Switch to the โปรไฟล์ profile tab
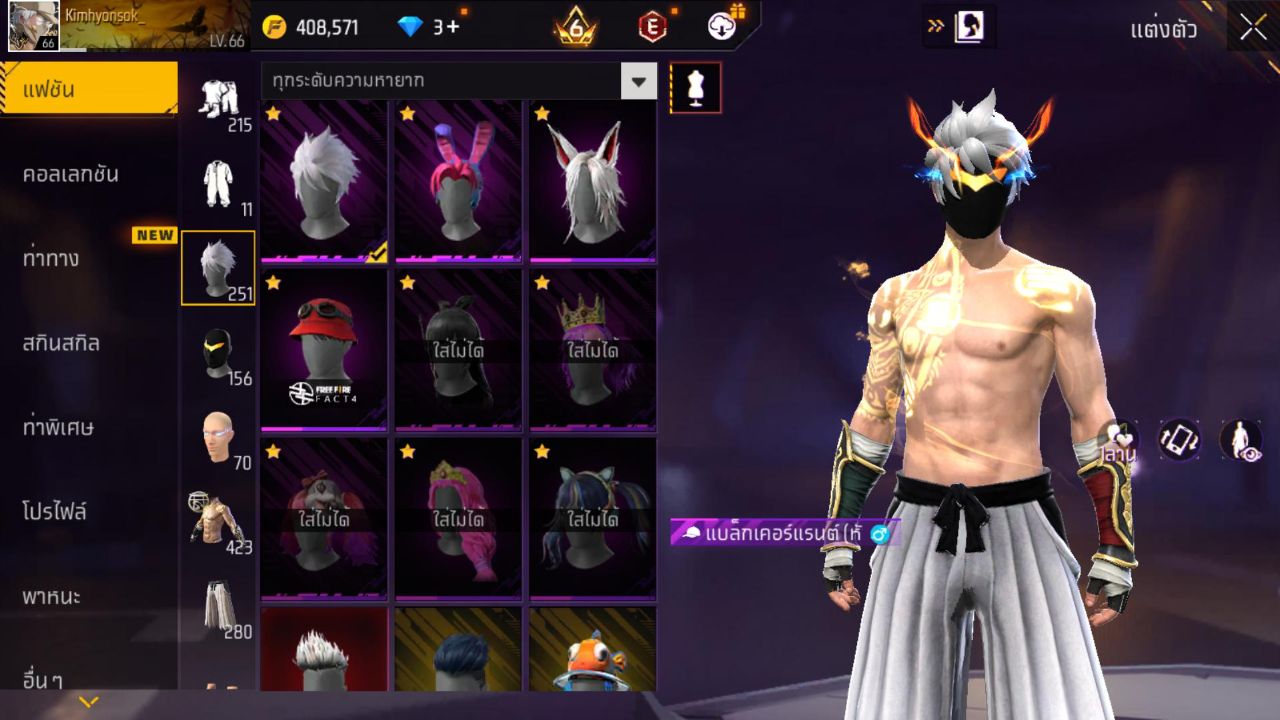 [x=55, y=512]
